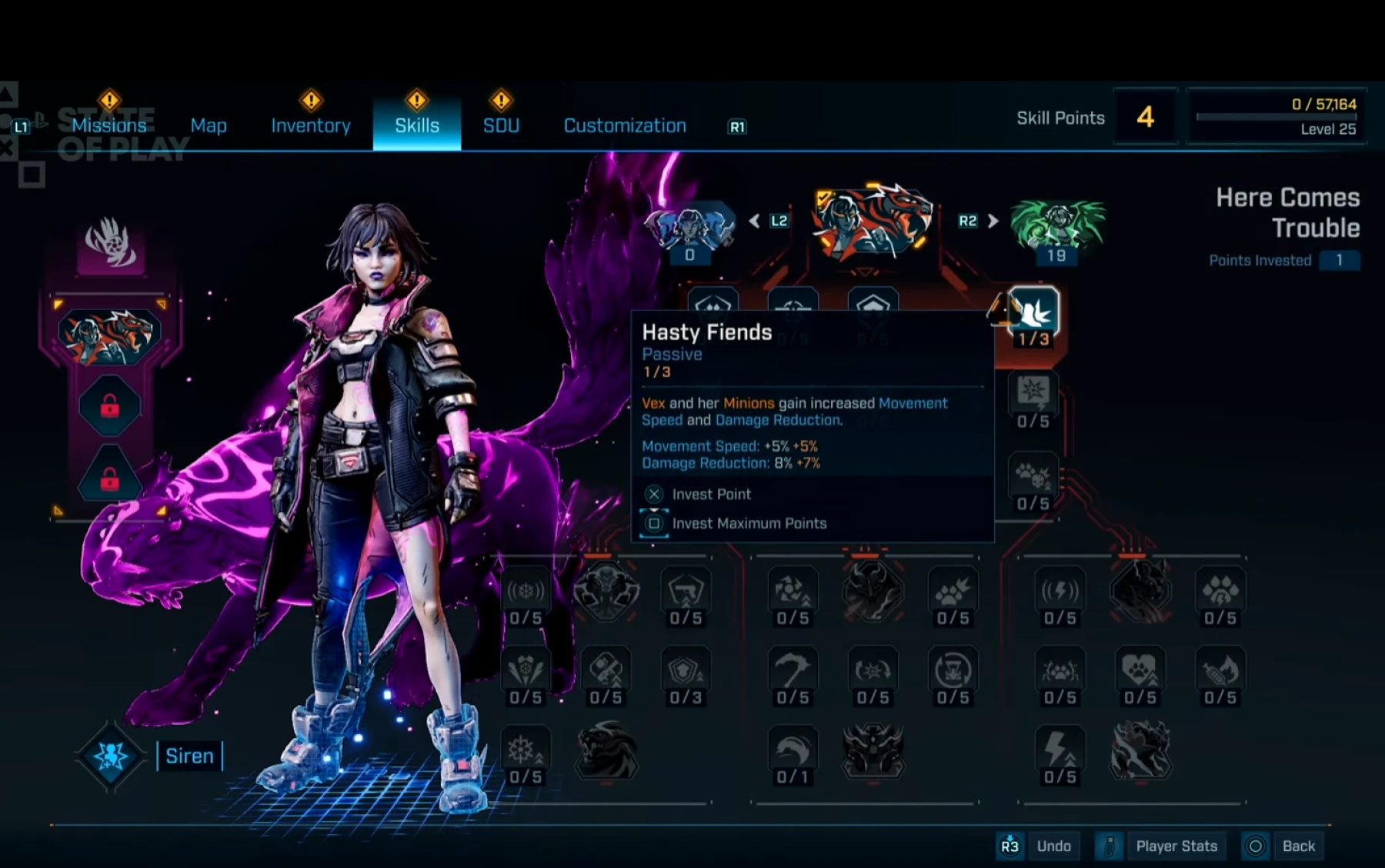1385x868 pixels.
Task: Switch to the blue skill tree
Action: point(689,228)
